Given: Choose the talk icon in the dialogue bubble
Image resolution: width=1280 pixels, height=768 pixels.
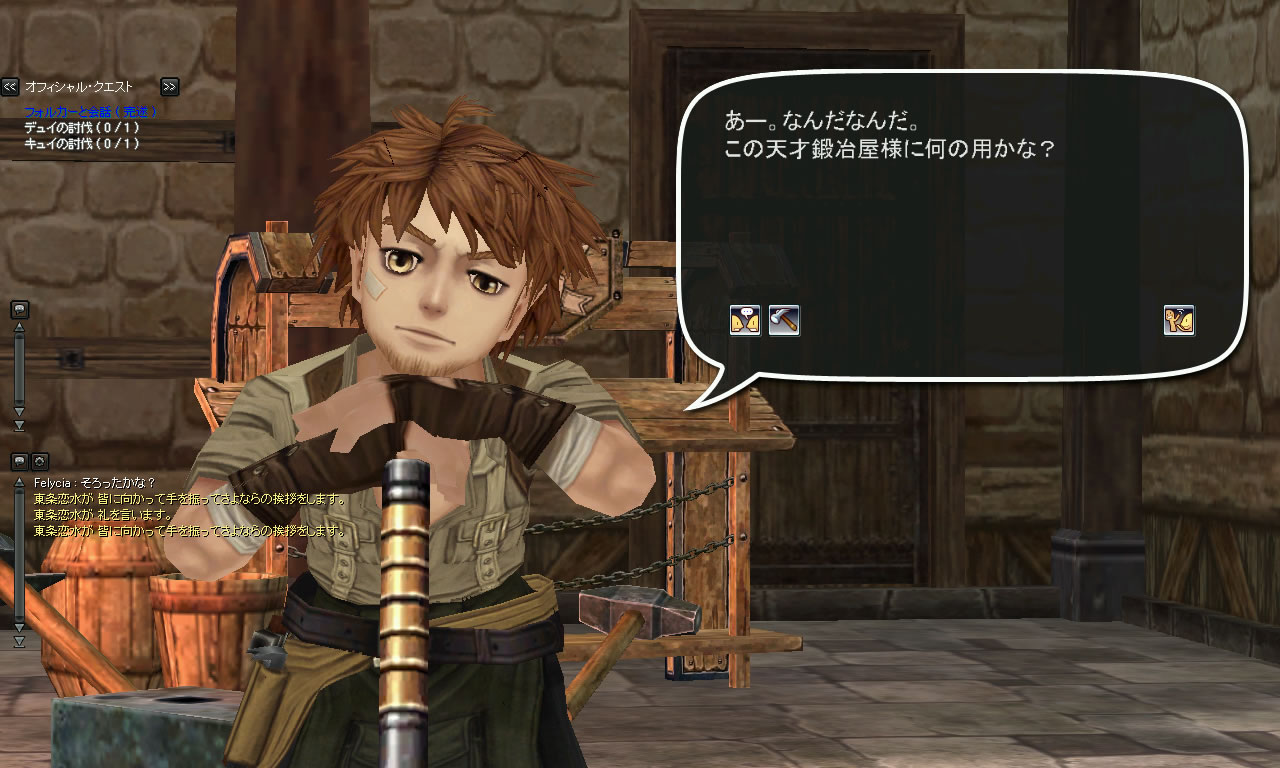Looking at the screenshot, I should [x=744, y=320].
